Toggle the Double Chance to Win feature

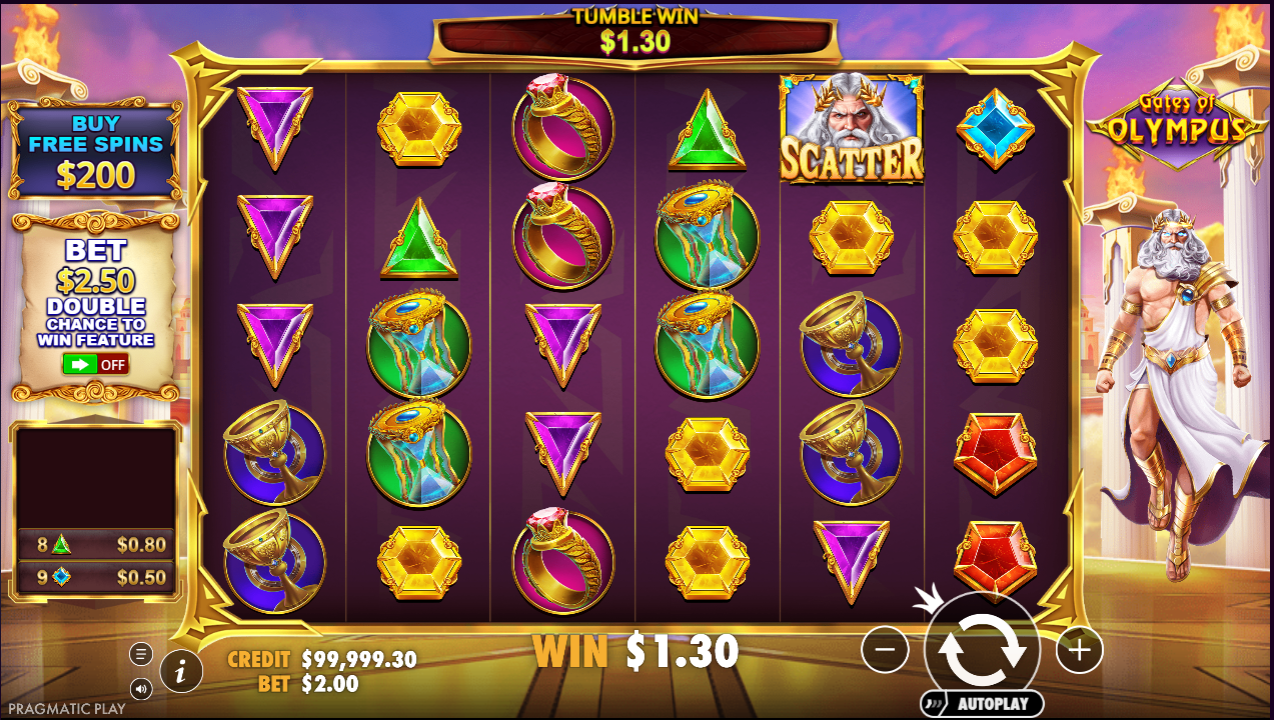tap(95, 364)
